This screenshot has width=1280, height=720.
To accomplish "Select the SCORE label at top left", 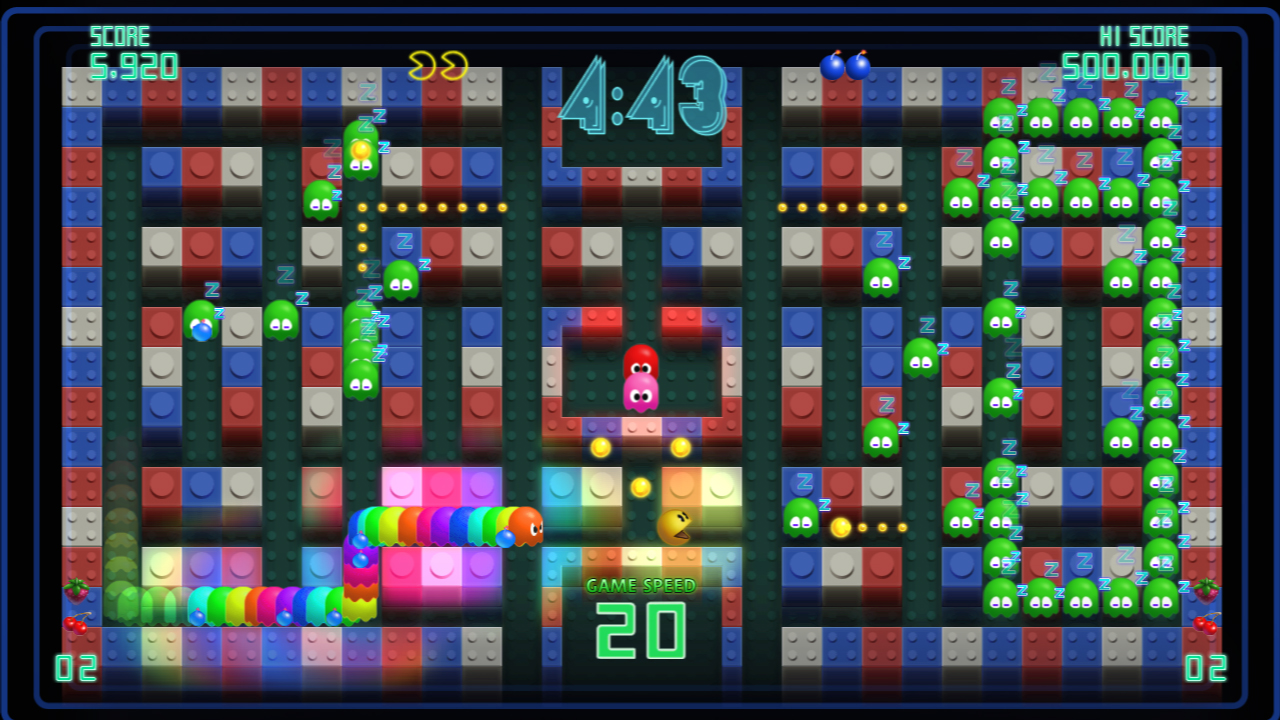I will [122, 35].
